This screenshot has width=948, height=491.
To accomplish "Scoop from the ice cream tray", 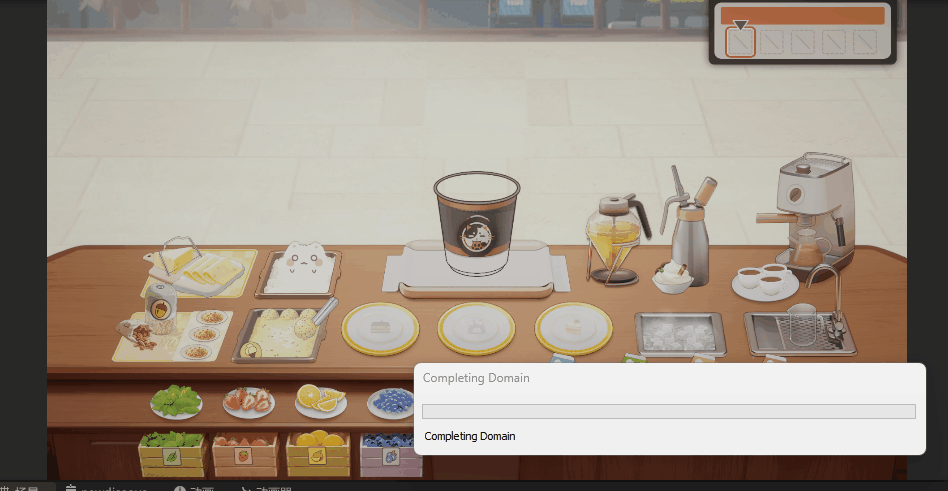I will click(x=285, y=331).
